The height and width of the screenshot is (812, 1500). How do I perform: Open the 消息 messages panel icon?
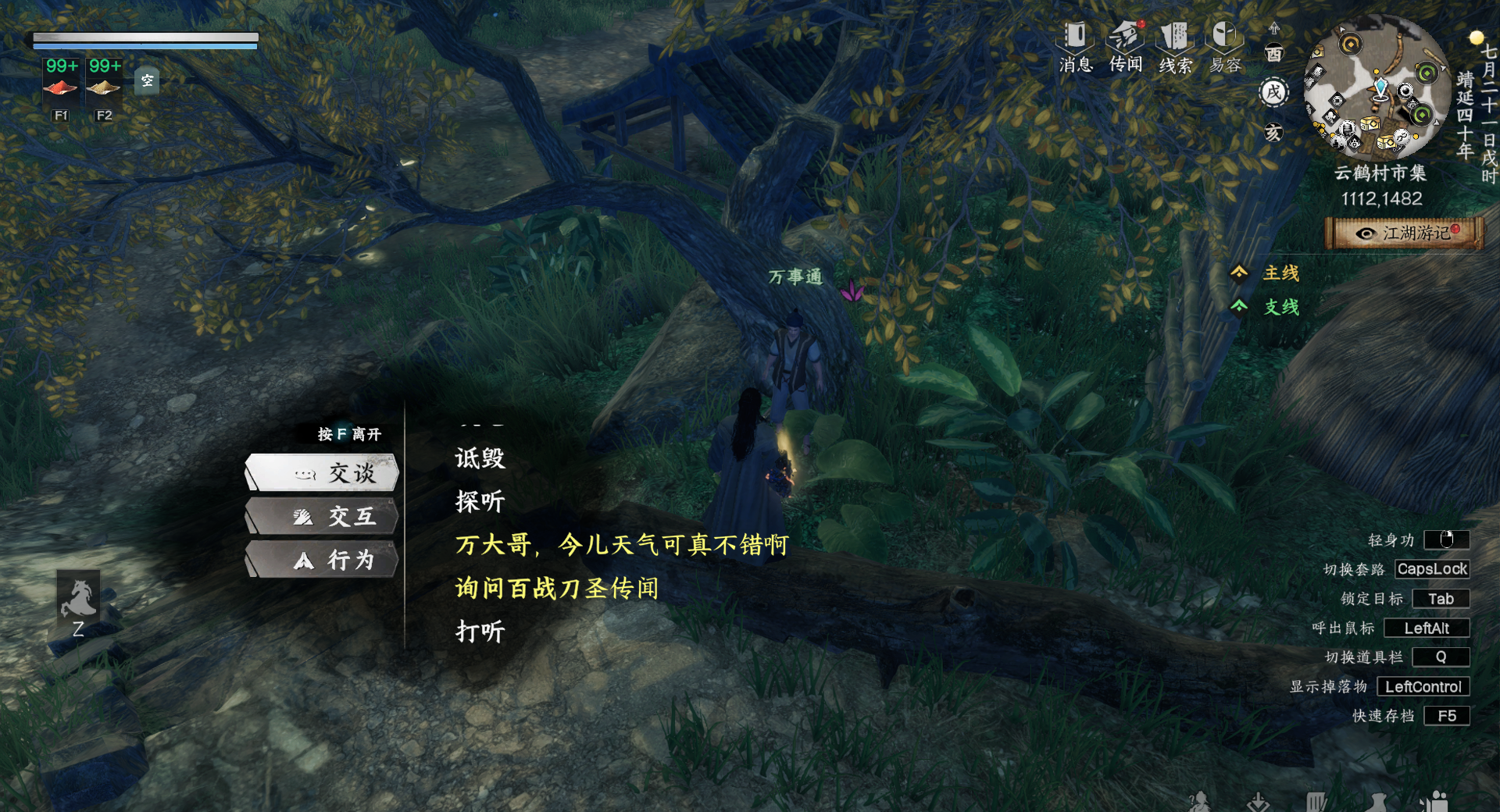pos(1076,43)
